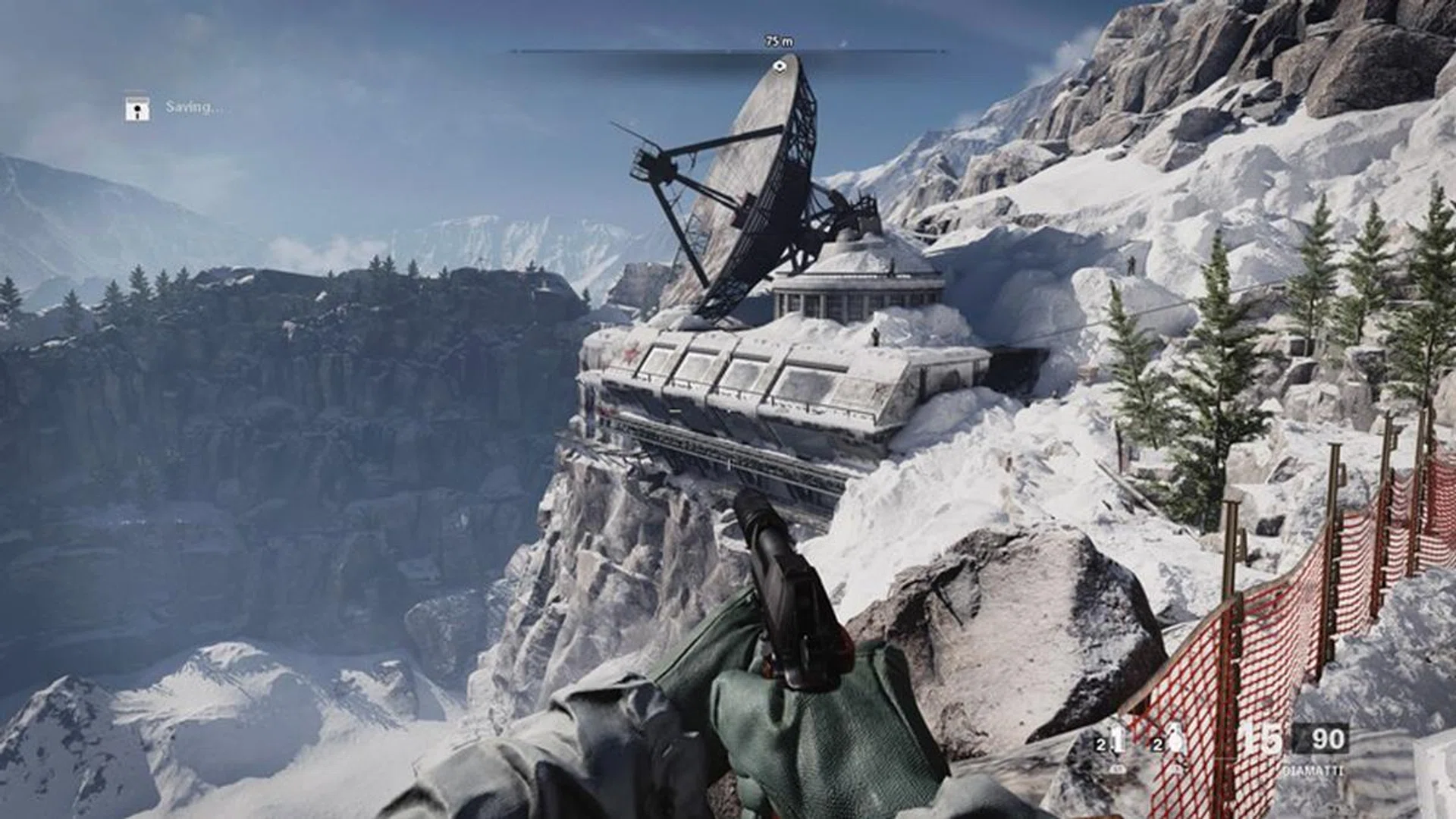The image size is (1456, 819).
Task: Click the tactical equipment quantity number 2
Action: tap(1157, 744)
